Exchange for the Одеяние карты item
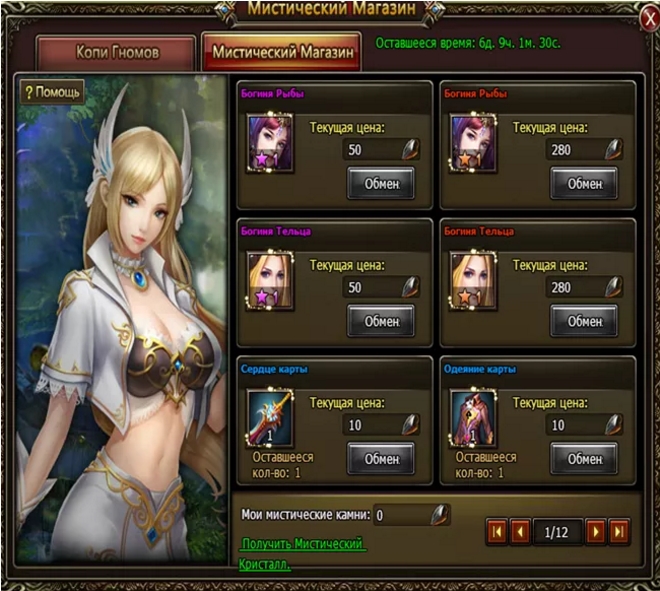Viewport: 660px width, 591px height. tap(584, 458)
